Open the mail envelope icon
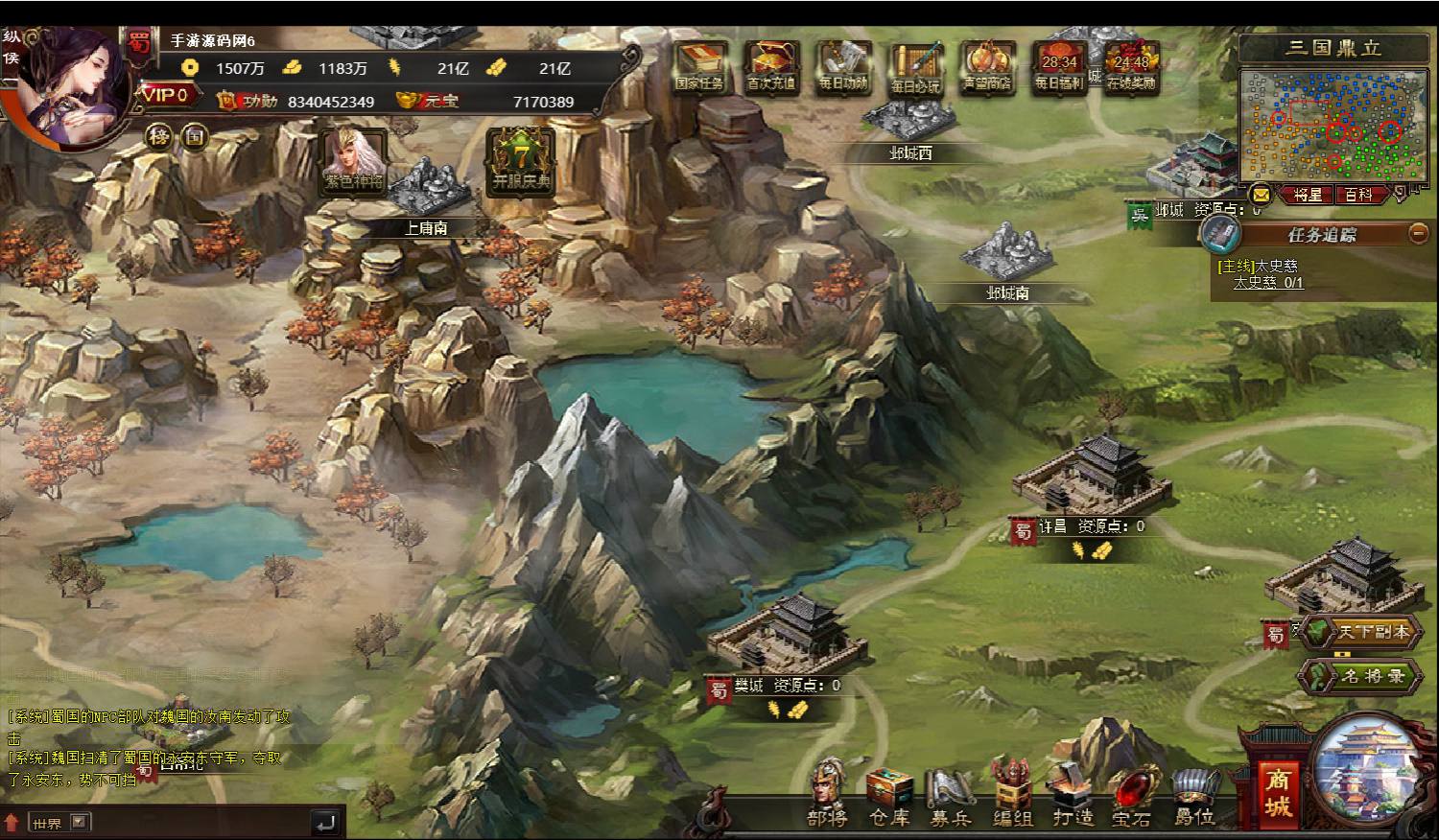Image resolution: width=1439 pixels, height=840 pixels. 1261,195
